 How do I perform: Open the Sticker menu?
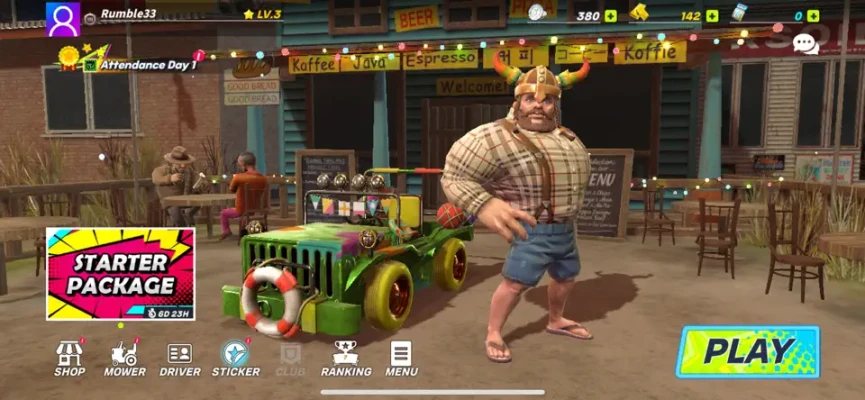click(236, 357)
